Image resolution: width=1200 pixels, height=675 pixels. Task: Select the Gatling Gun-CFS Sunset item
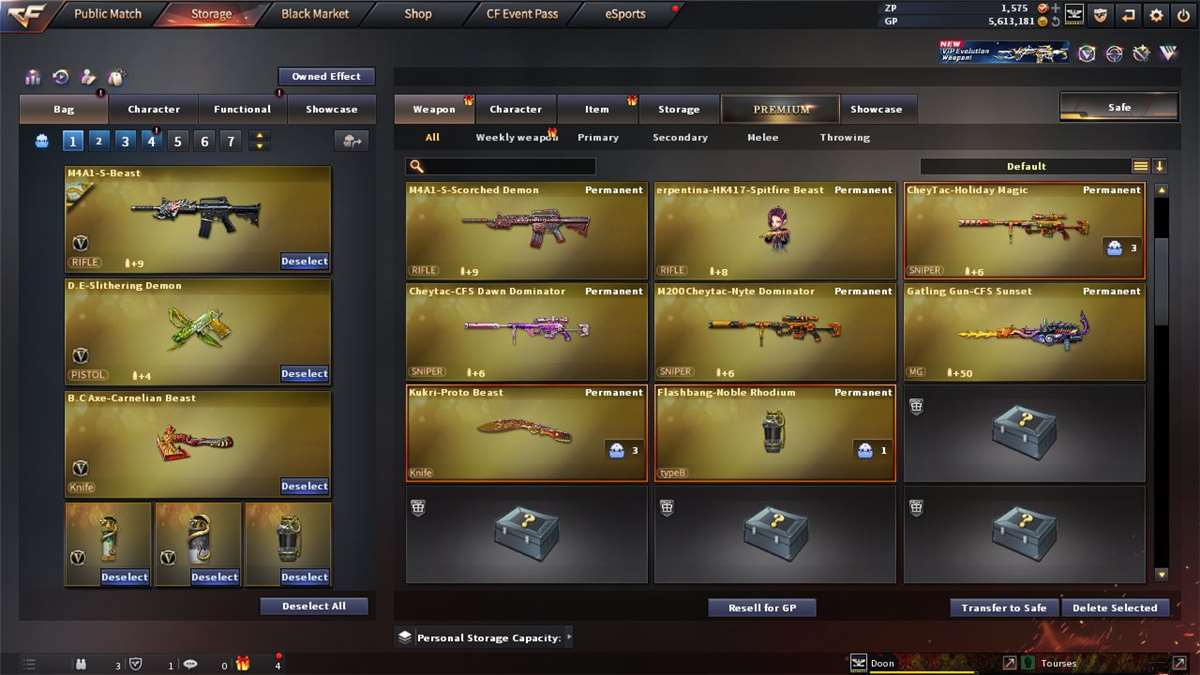pyautogui.click(x=1024, y=332)
